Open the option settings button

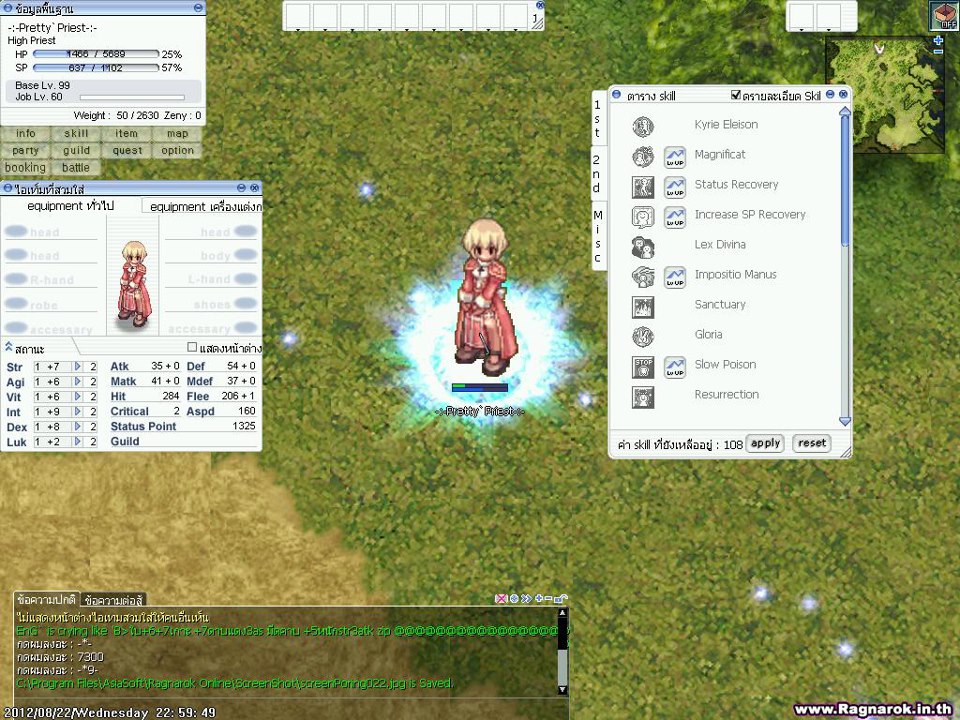(x=177, y=151)
